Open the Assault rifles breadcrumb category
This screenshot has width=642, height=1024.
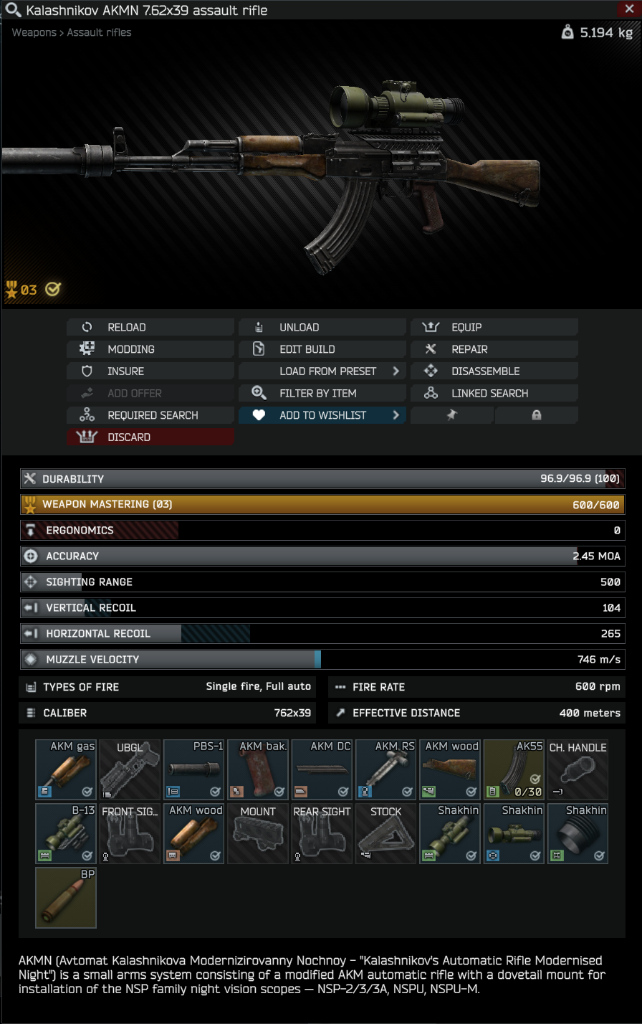coord(99,33)
